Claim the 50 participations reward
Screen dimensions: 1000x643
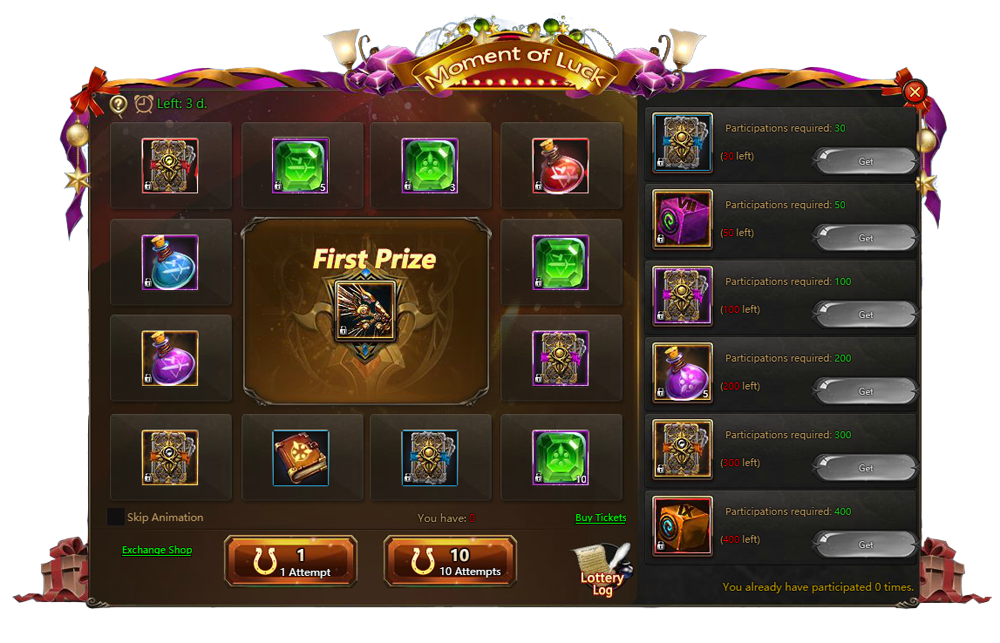pos(866,238)
